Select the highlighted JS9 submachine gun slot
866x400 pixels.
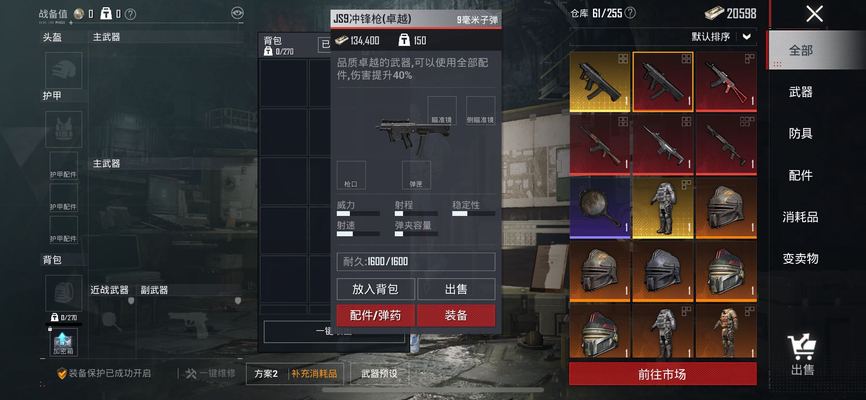coord(662,82)
